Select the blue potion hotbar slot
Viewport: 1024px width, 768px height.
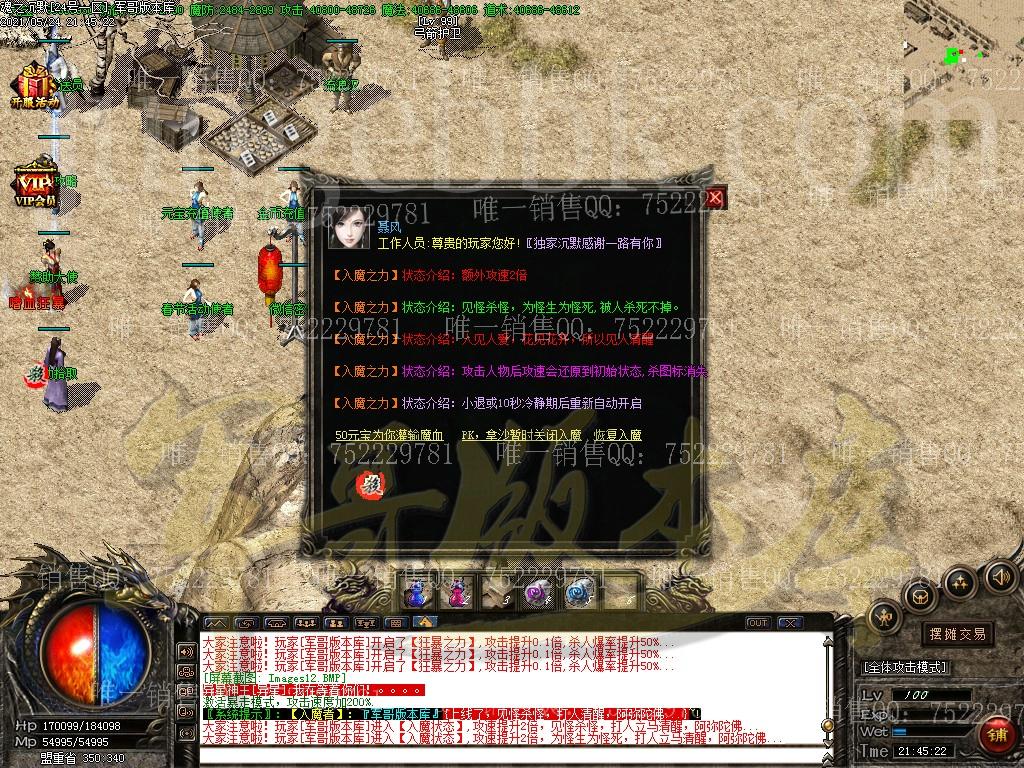click(415, 593)
